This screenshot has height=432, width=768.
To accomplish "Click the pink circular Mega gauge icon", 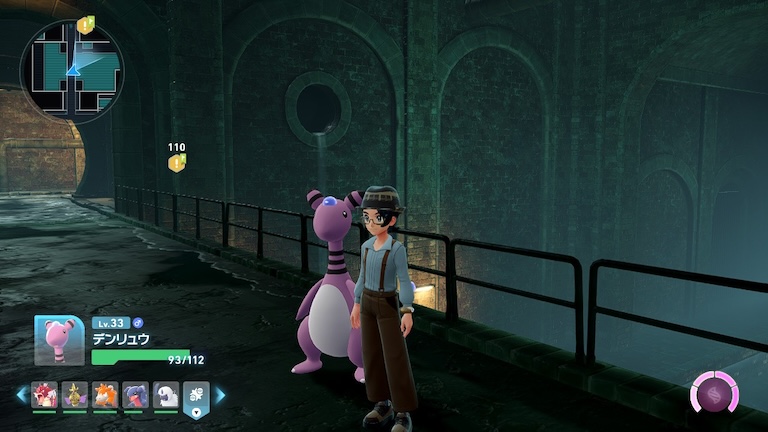I will [x=714, y=394].
